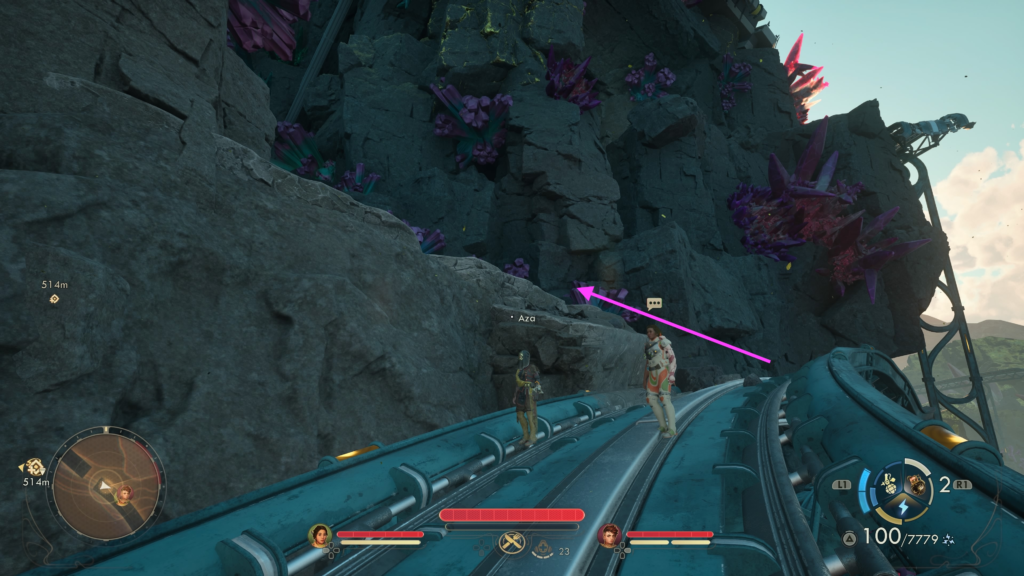The image size is (1024, 576).
Task: Click the red-haired companion's portrait
Action: tap(609, 536)
